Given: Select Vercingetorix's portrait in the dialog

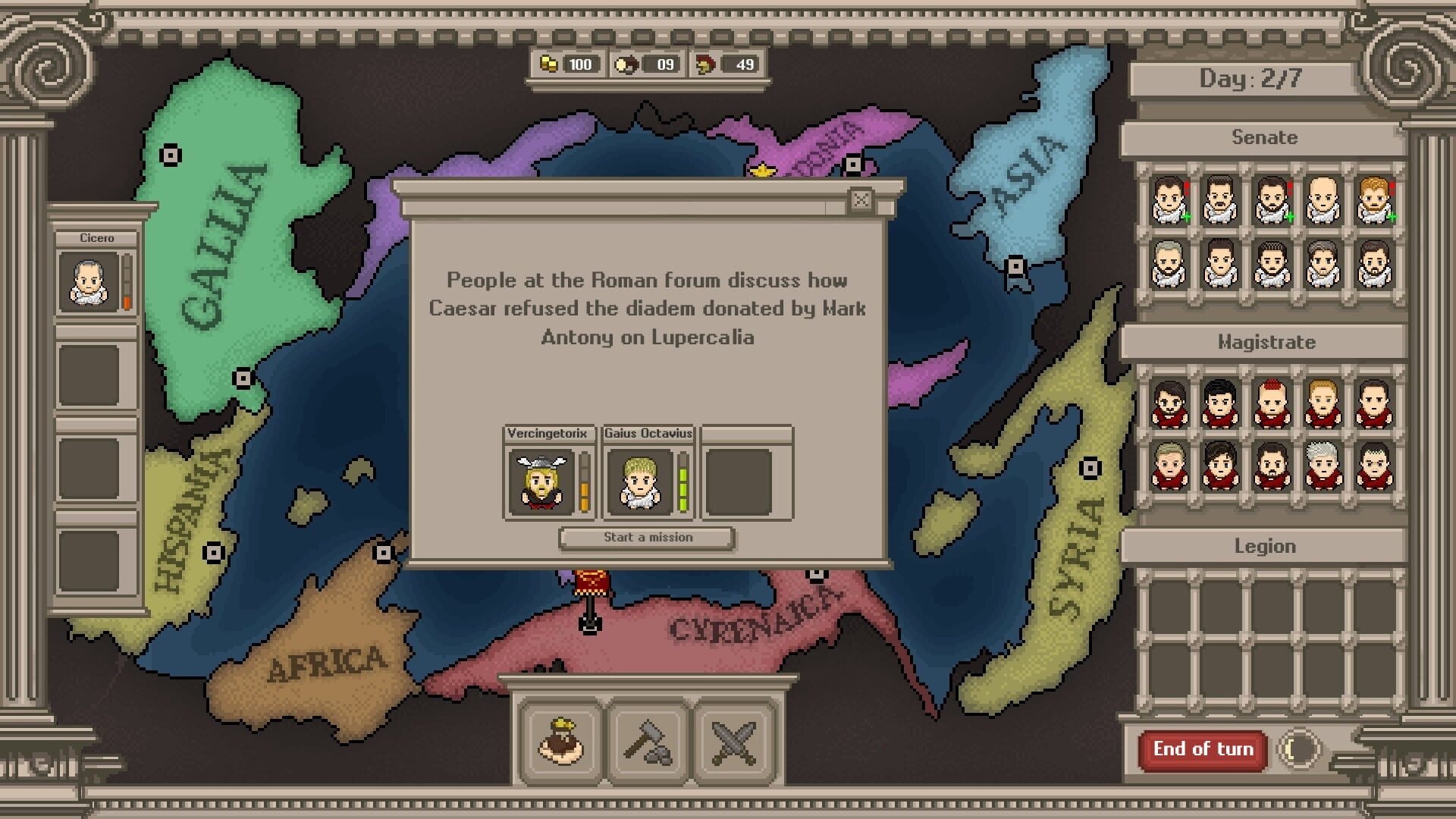Looking at the screenshot, I should coord(541,482).
